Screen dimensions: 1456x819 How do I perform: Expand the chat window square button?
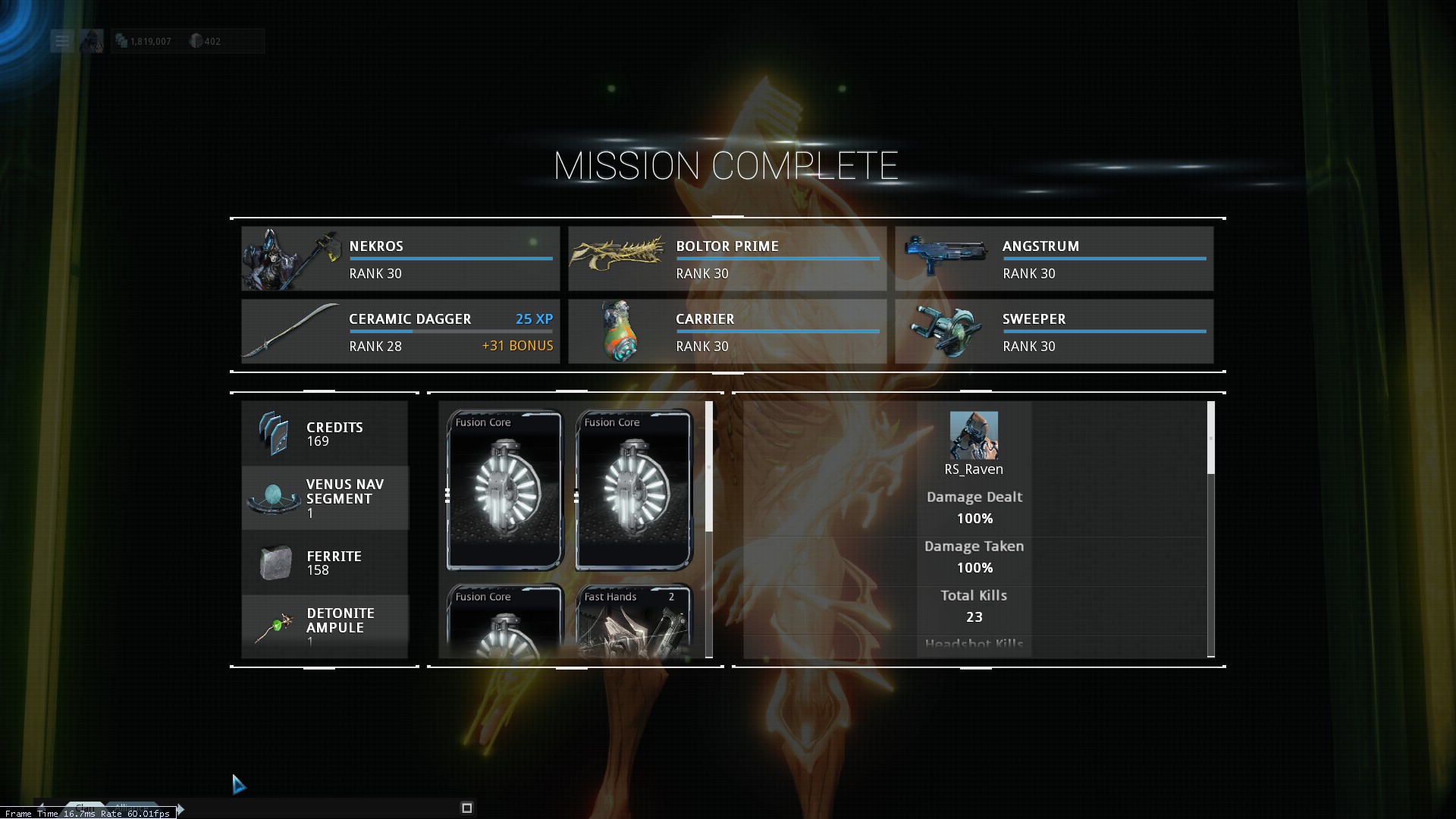point(467,808)
